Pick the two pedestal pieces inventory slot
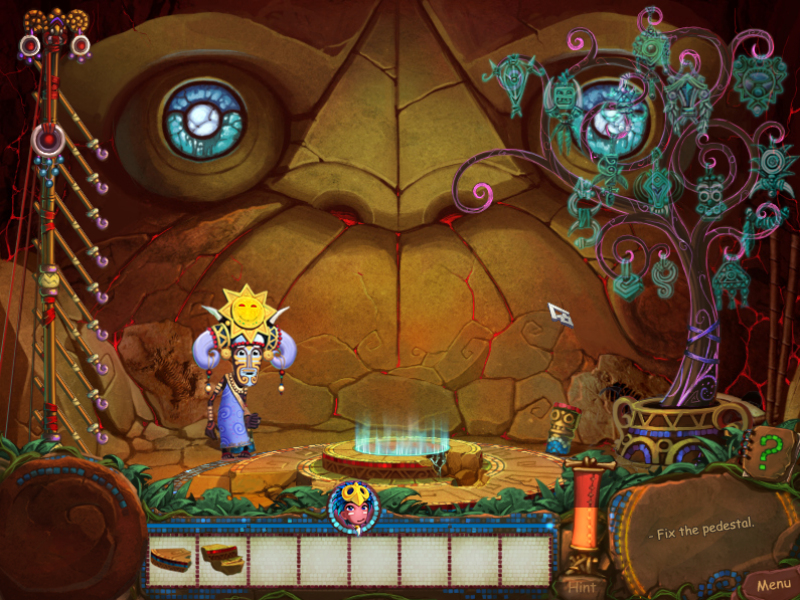This screenshot has width=800, height=600. (x=223, y=559)
